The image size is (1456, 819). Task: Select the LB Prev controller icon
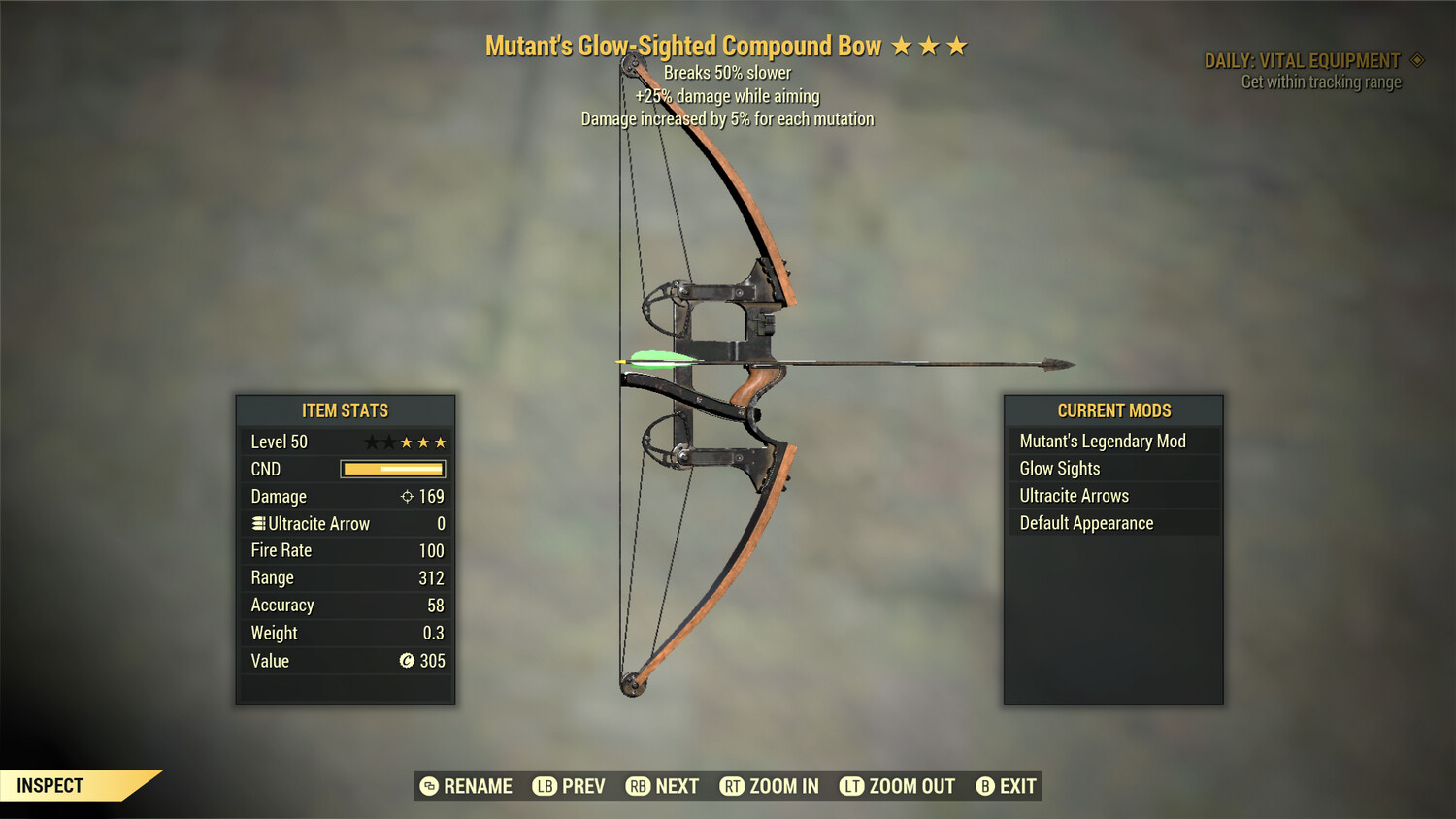click(546, 786)
